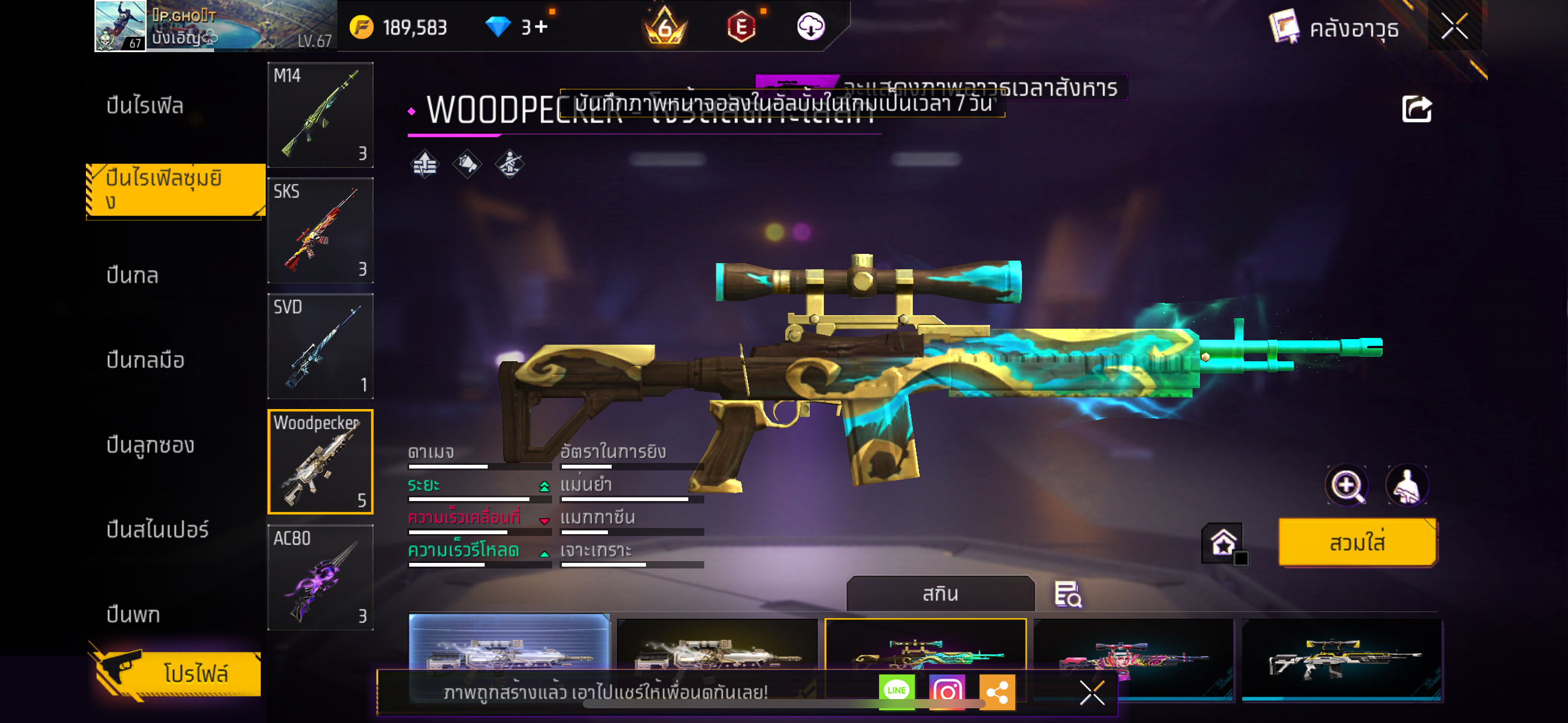Open the ปืนไรเฟิล rifle category

pyautogui.click(x=145, y=105)
